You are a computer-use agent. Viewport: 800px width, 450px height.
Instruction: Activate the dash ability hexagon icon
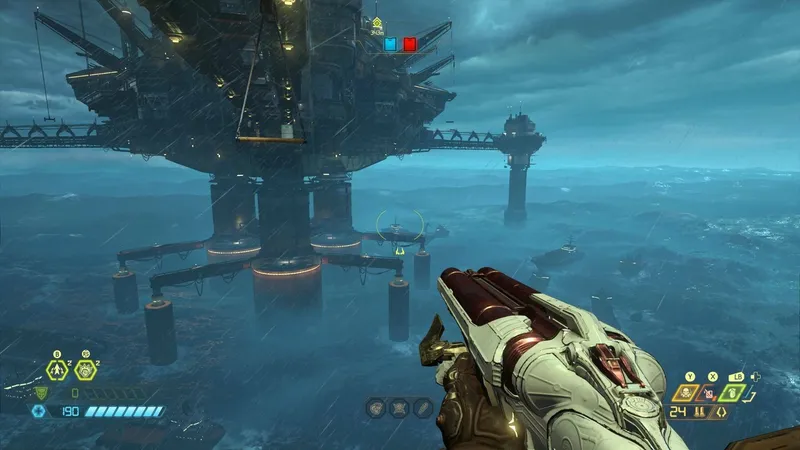pyautogui.click(x=57, y=369)
